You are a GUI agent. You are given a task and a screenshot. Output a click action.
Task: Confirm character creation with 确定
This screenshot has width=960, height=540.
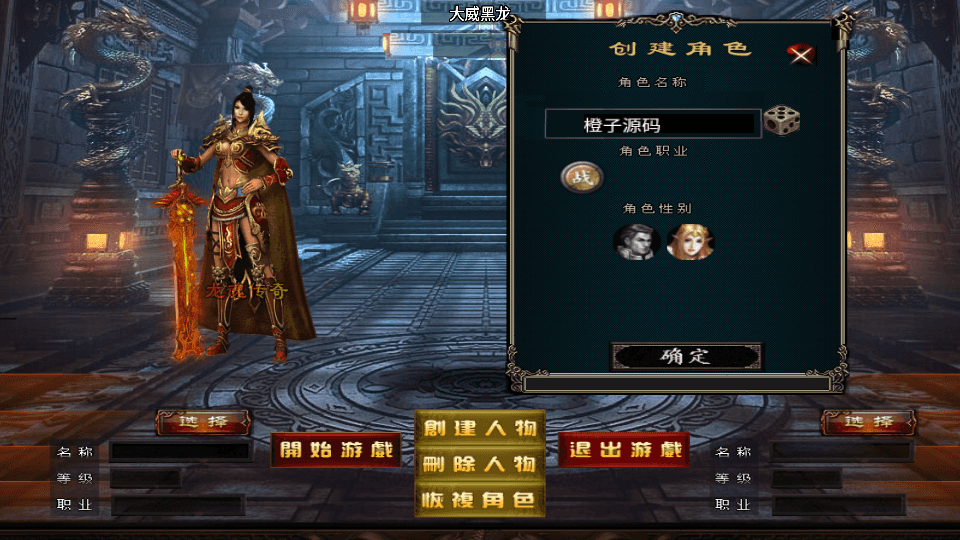click(x=686, y=356)
